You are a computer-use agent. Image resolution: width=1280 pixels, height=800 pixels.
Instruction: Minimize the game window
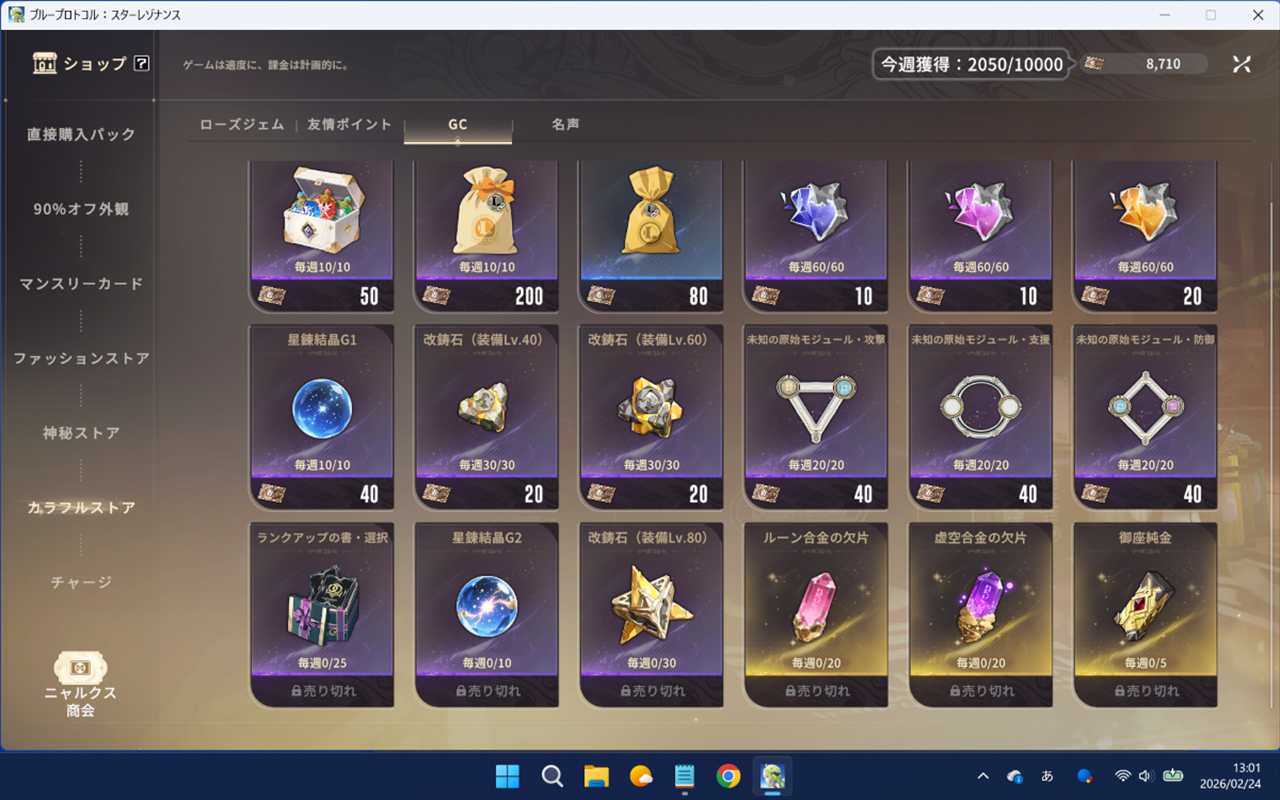click(1164, 15)
